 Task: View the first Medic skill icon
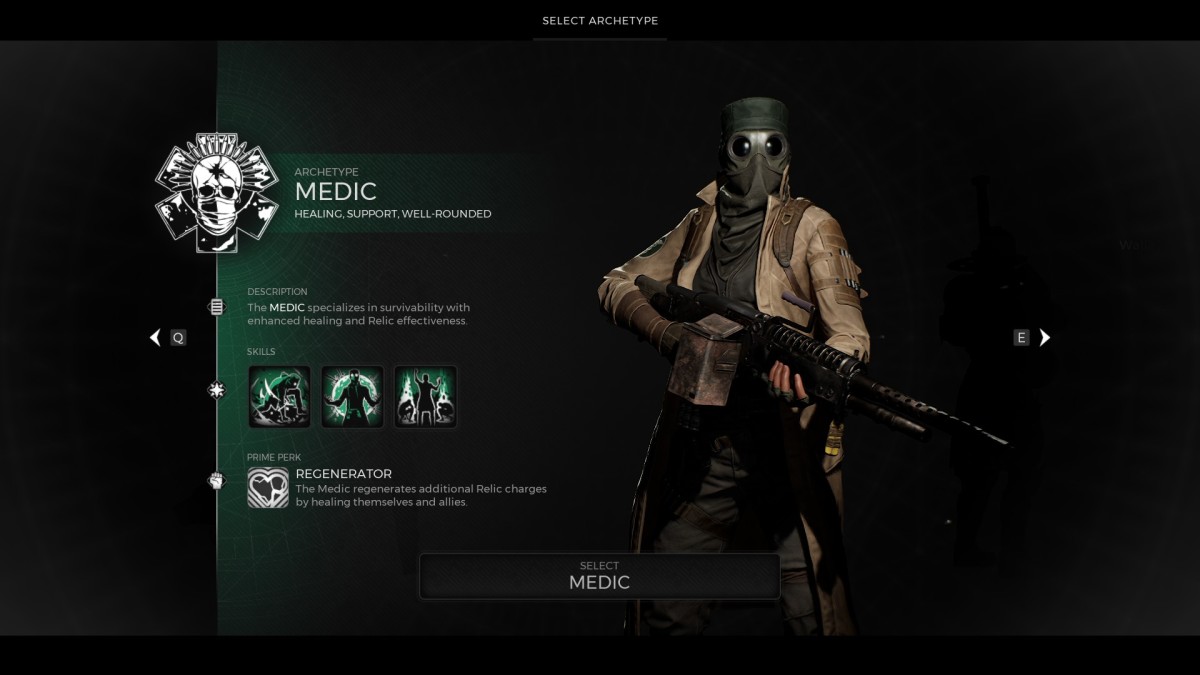(x=279, y=397)
